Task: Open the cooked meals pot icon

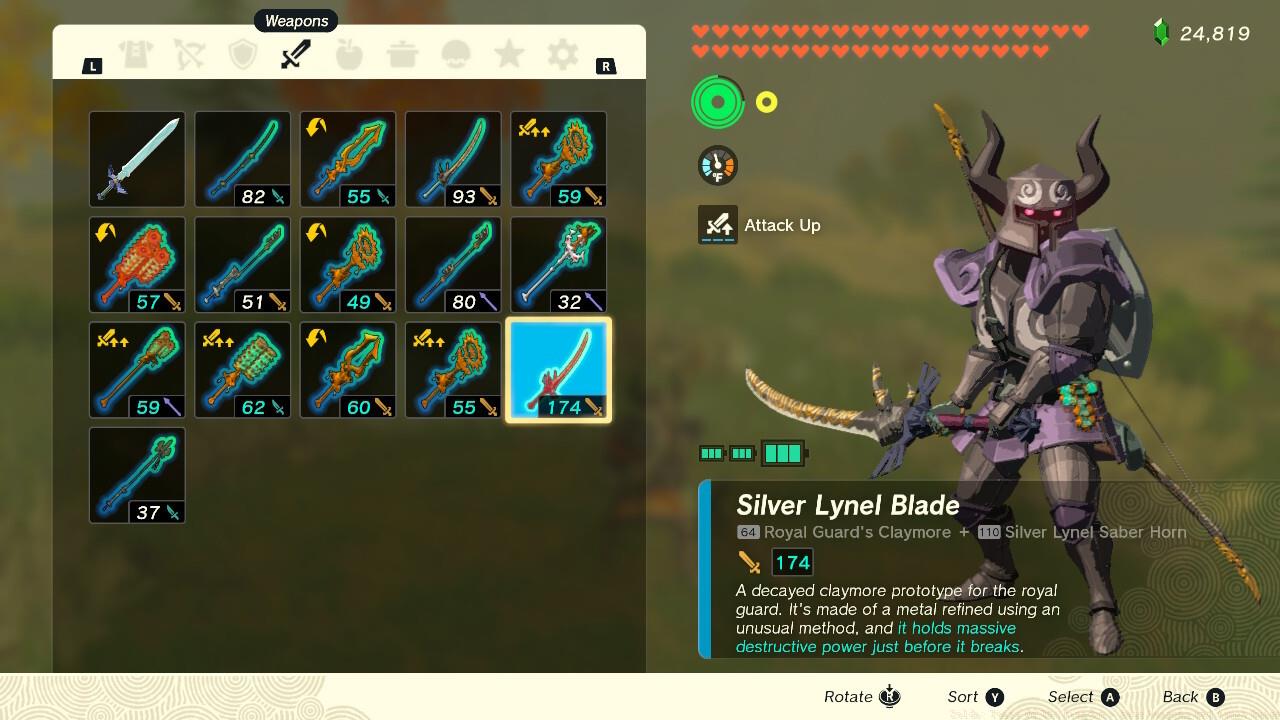Action: (402, 55)
